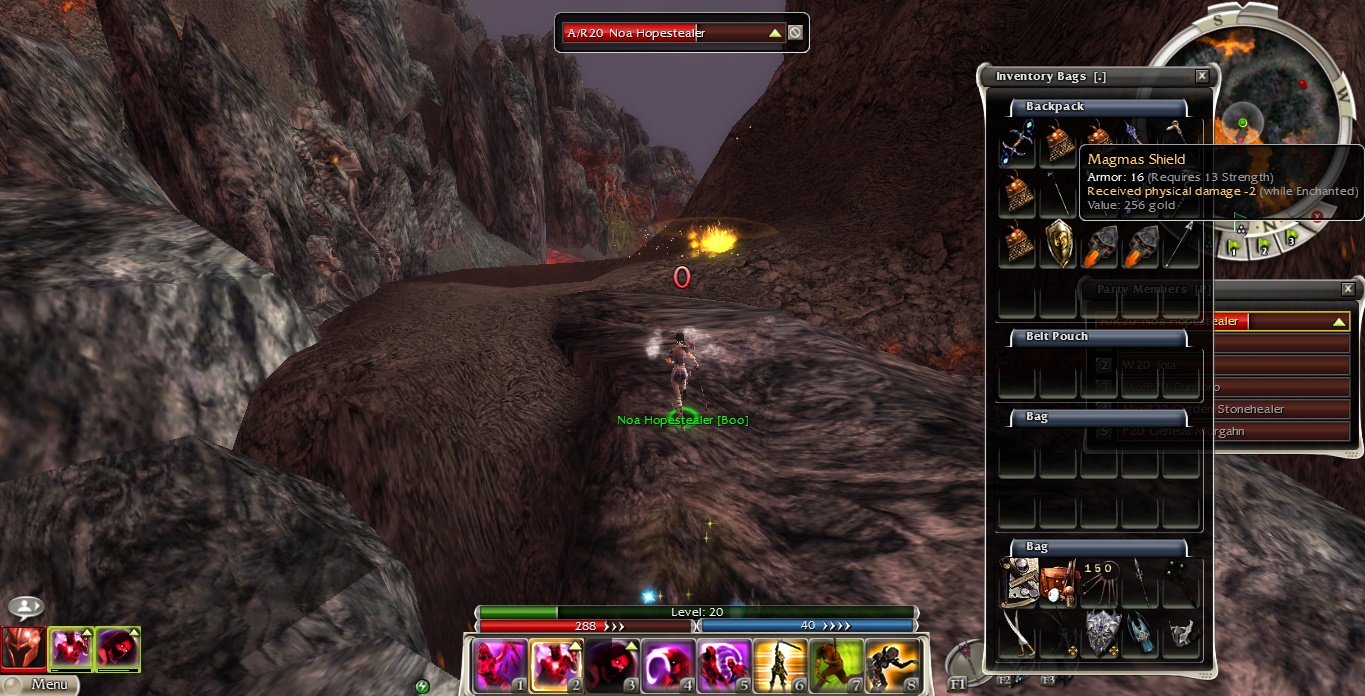Click the cancel icon beside target name
1365x696 pixels.
click(795, 33)
